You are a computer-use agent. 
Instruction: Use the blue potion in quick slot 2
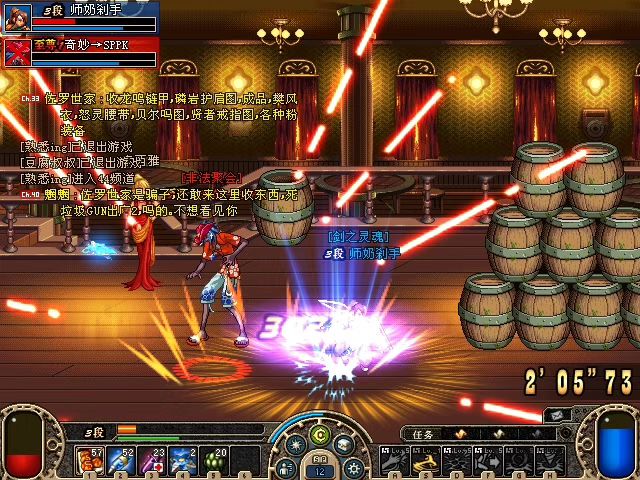[122, 460]
